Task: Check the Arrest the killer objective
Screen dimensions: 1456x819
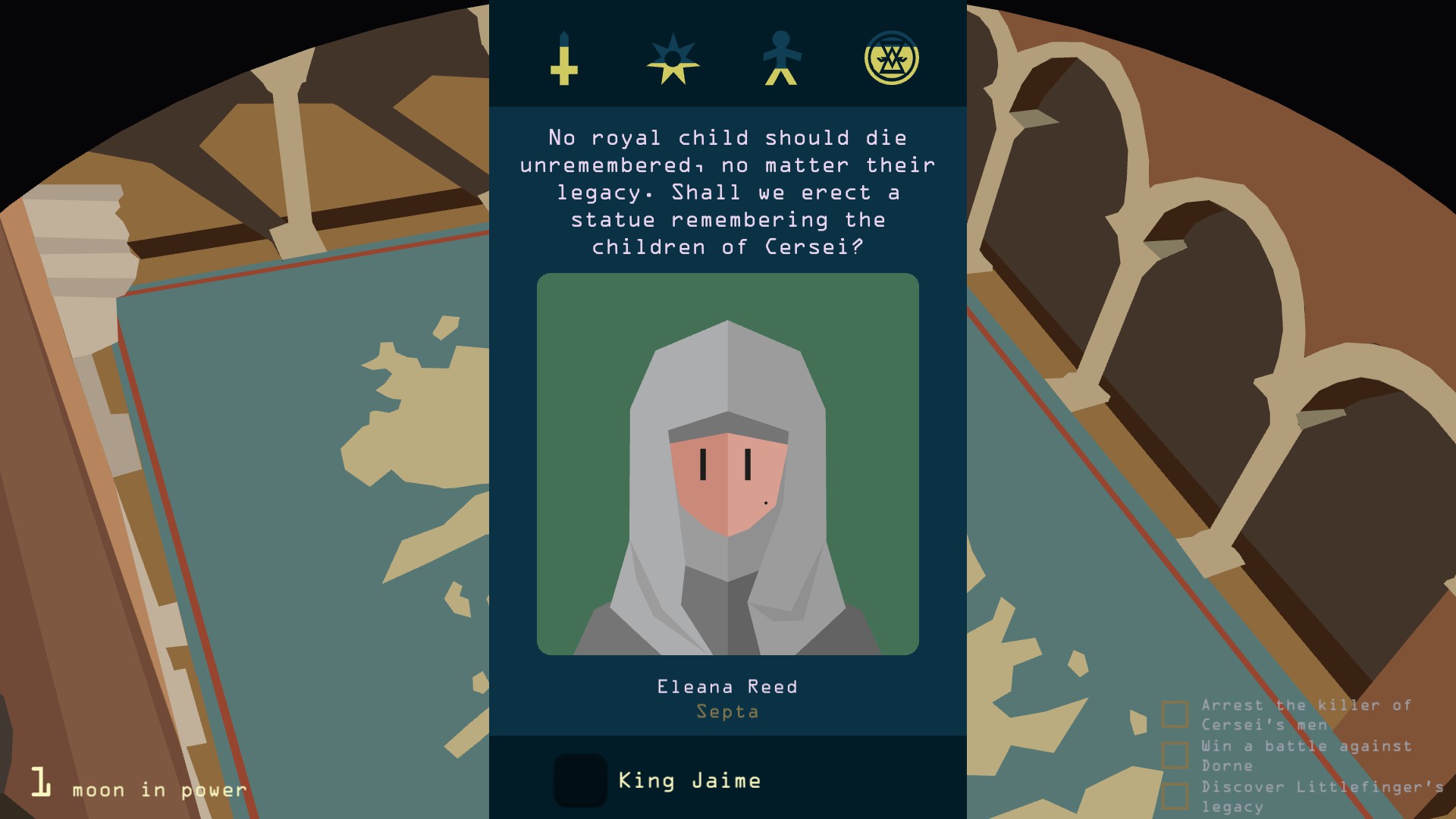Action: (1175, 714)
